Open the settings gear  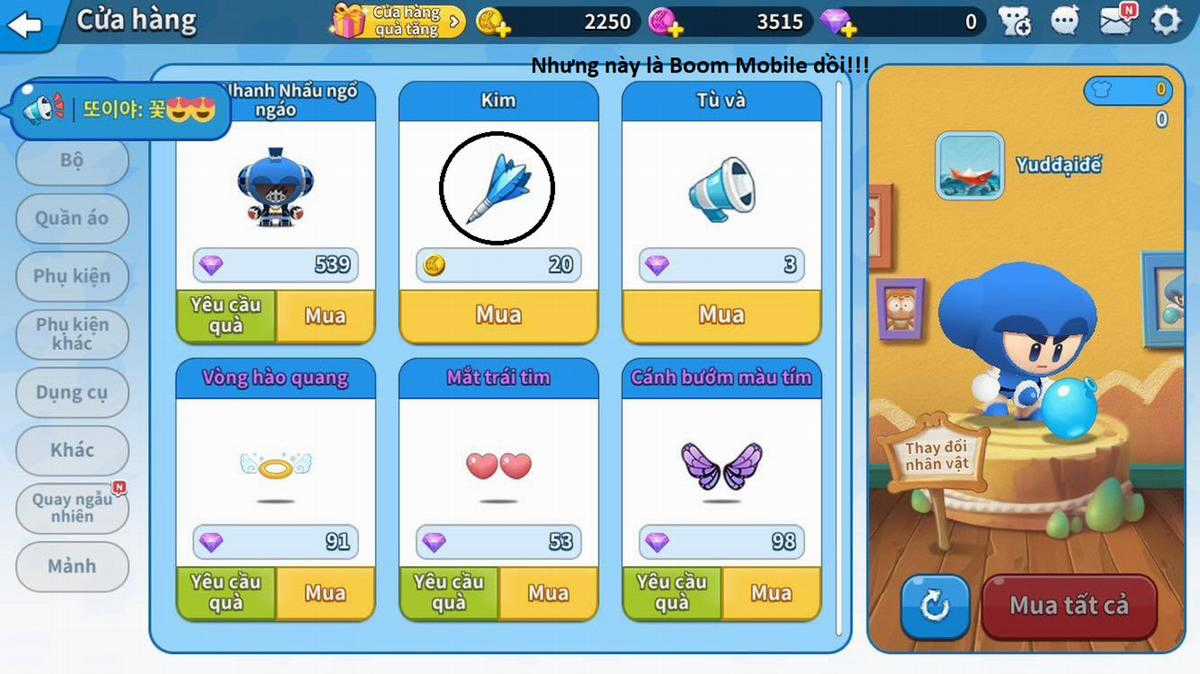pos(1166,21)
